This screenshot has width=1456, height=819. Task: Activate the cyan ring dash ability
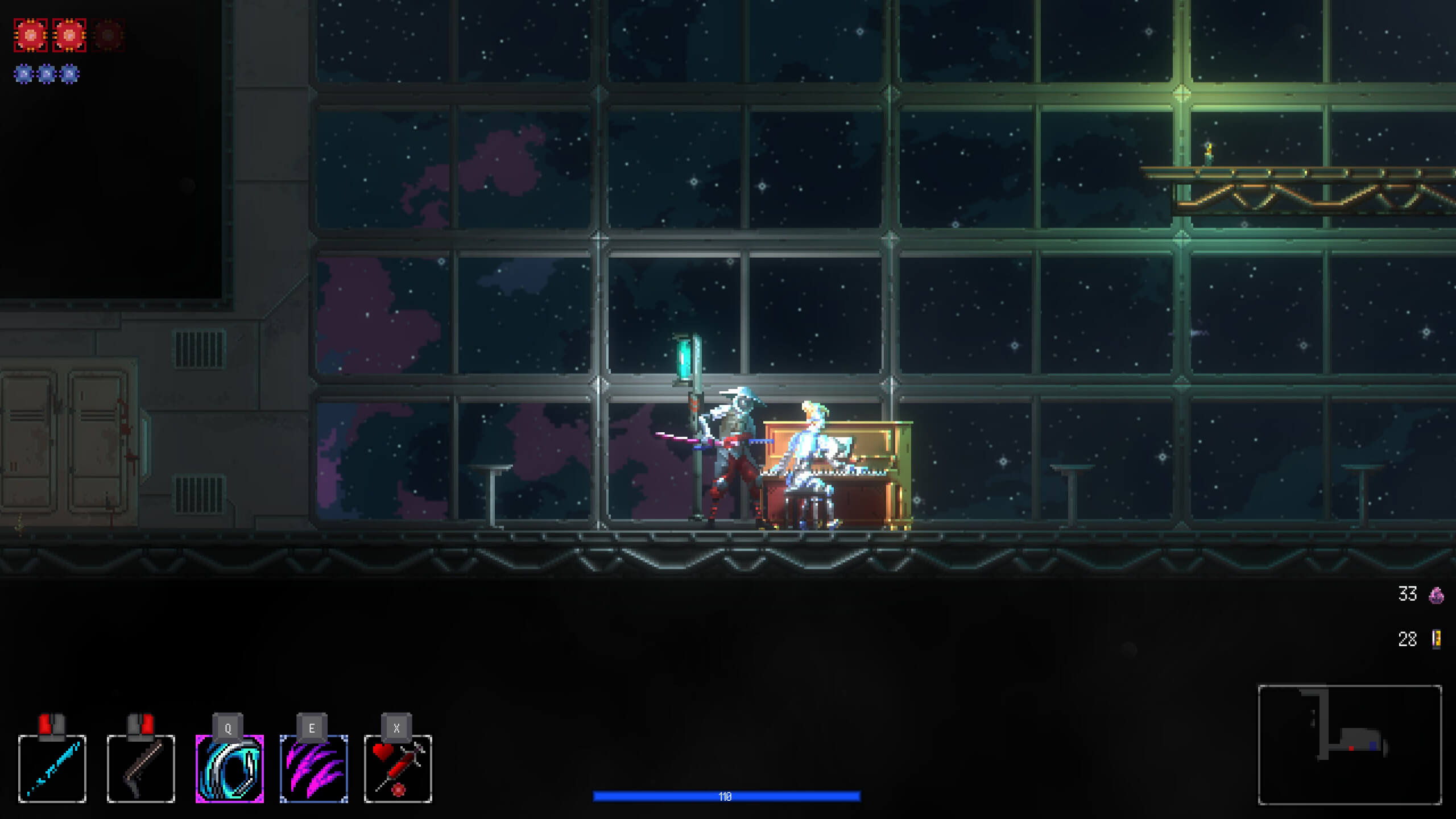point(230,768)
